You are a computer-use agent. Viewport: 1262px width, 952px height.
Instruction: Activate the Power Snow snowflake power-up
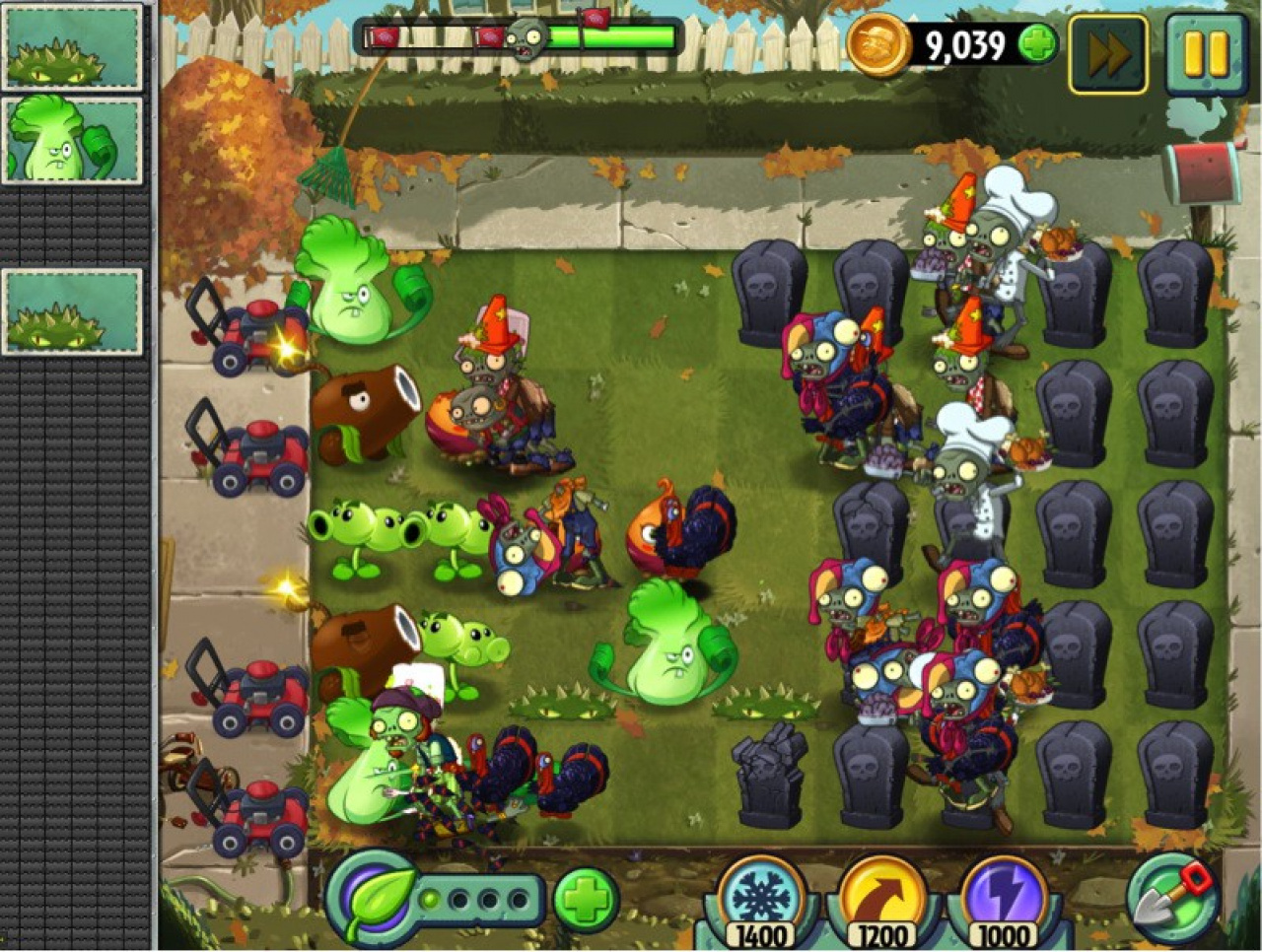tap(761, 896)
